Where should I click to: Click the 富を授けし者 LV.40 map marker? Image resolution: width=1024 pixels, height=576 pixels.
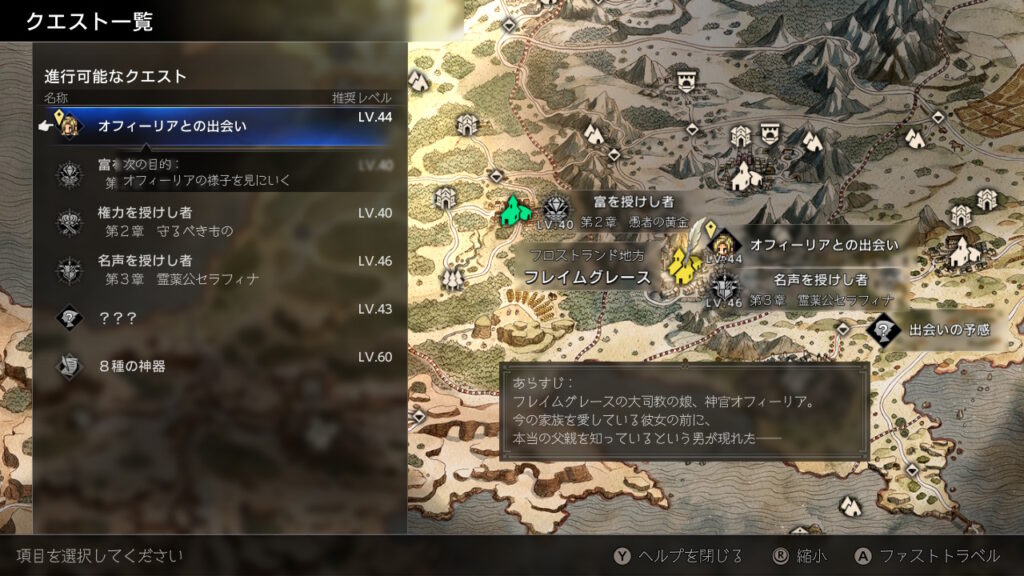tap(556, 210)
